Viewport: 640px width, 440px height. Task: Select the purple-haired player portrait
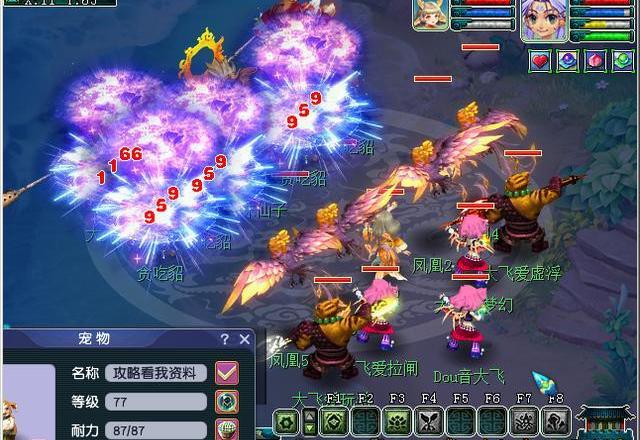544,20
